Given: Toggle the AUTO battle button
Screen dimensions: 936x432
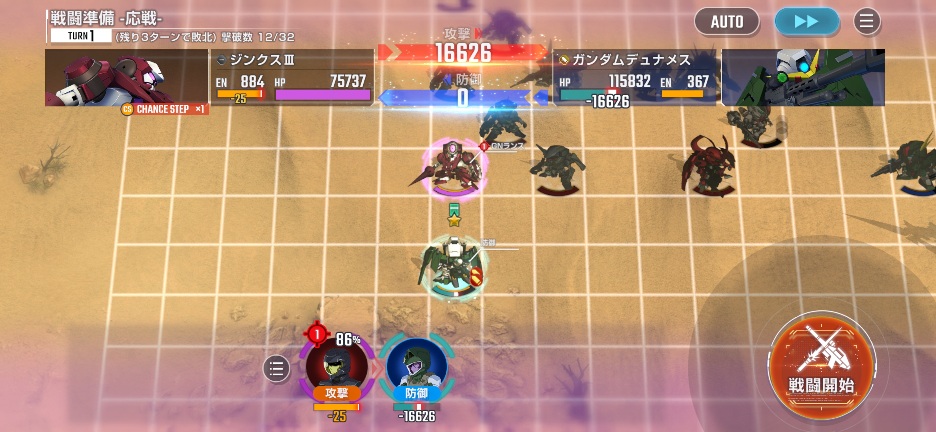Looking at the screenshot, I should click(727, 21).
